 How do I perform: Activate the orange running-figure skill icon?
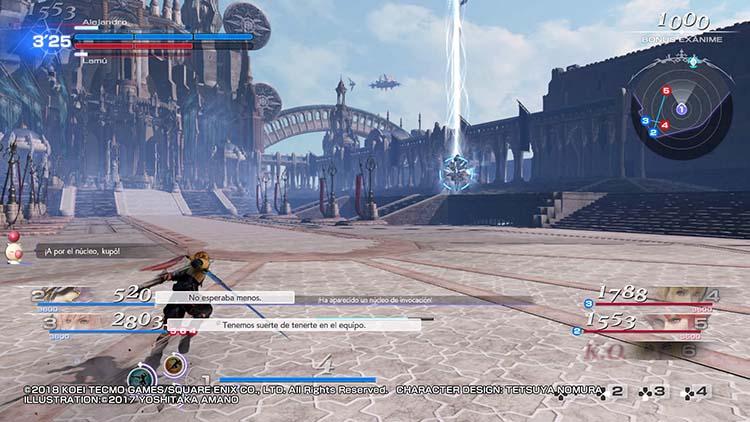(x=173, y=365)
